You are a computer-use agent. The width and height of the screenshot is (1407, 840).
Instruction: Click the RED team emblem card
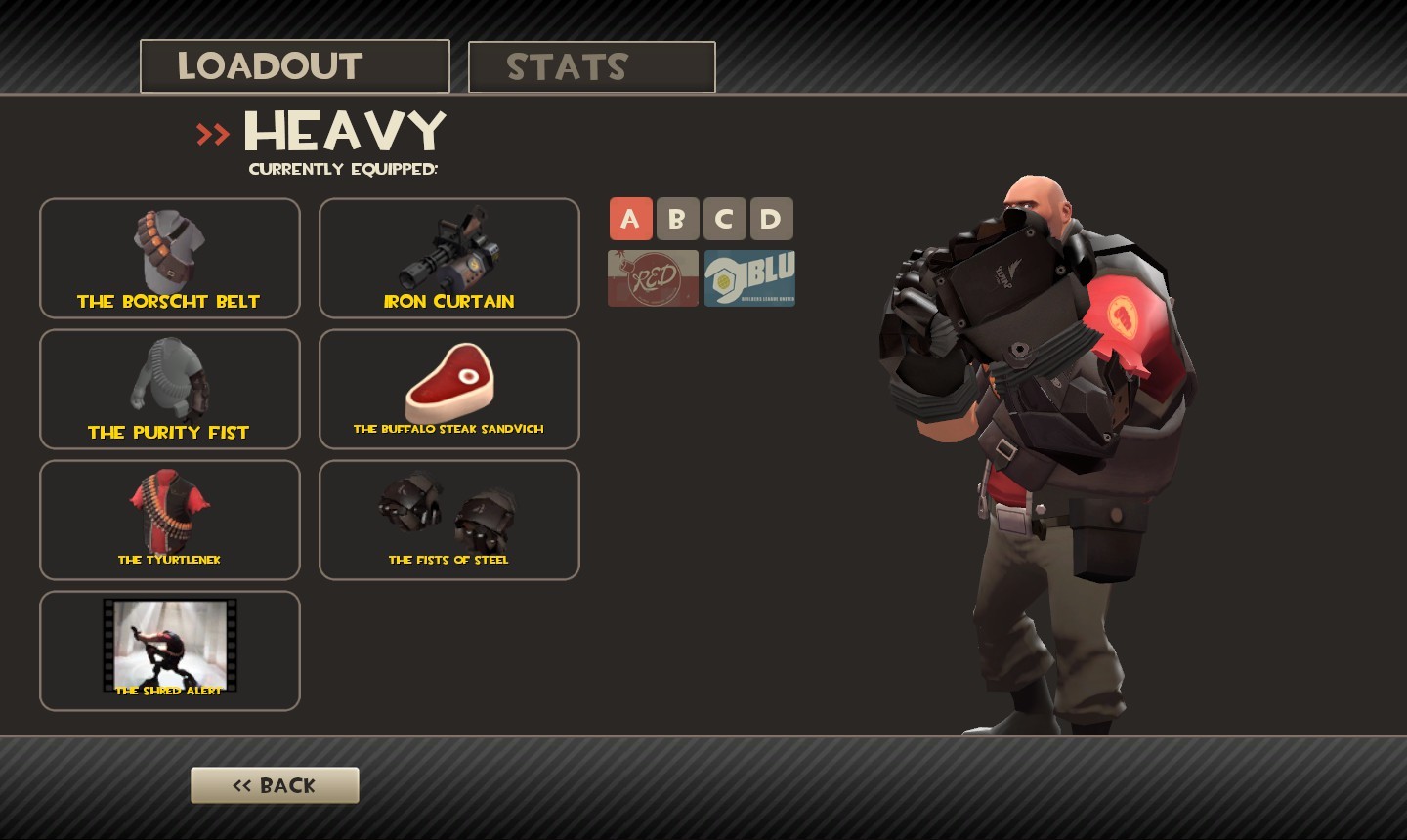(652, 277)
